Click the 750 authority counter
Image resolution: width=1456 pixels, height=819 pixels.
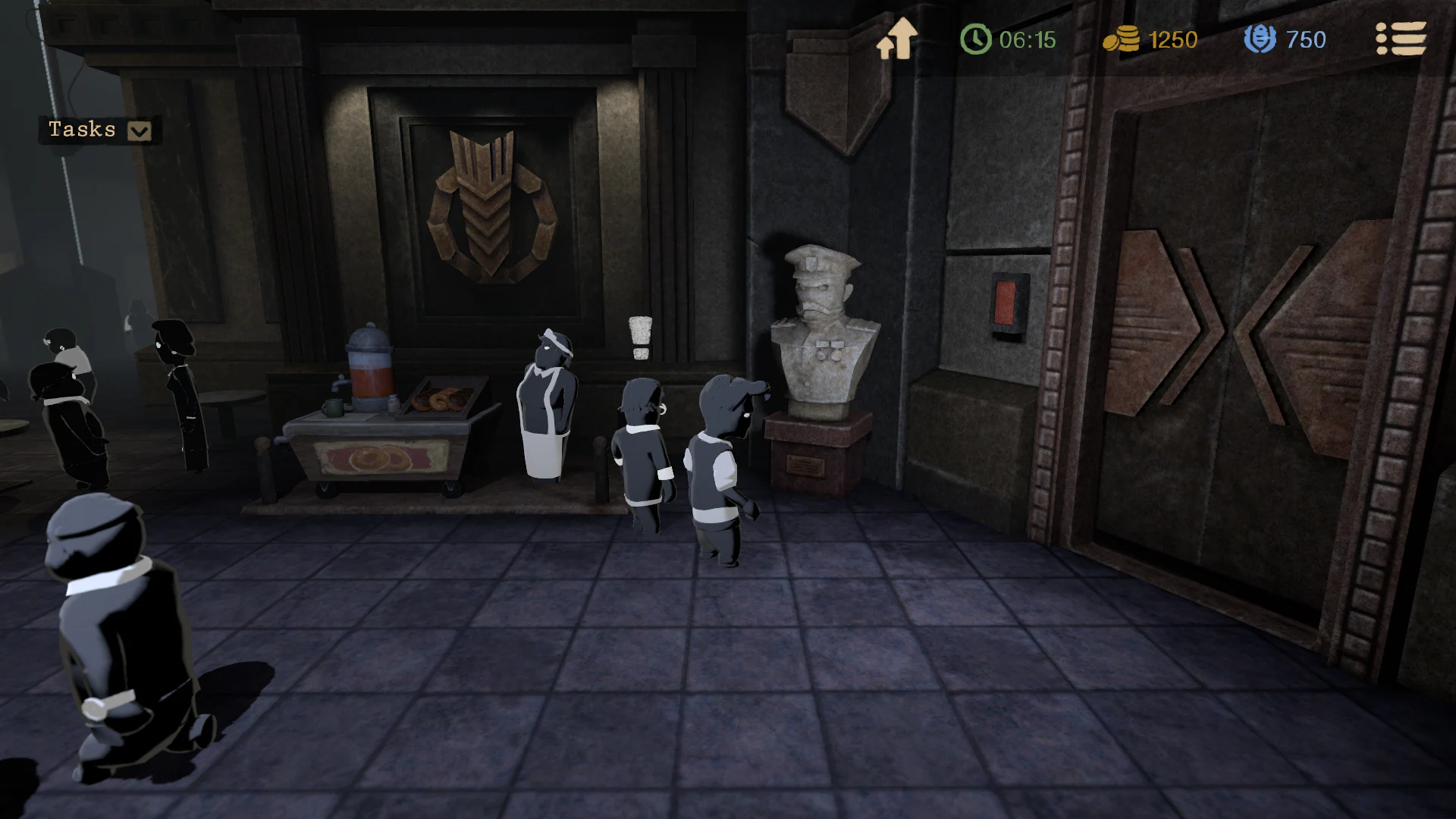[x=1306, y=39]
